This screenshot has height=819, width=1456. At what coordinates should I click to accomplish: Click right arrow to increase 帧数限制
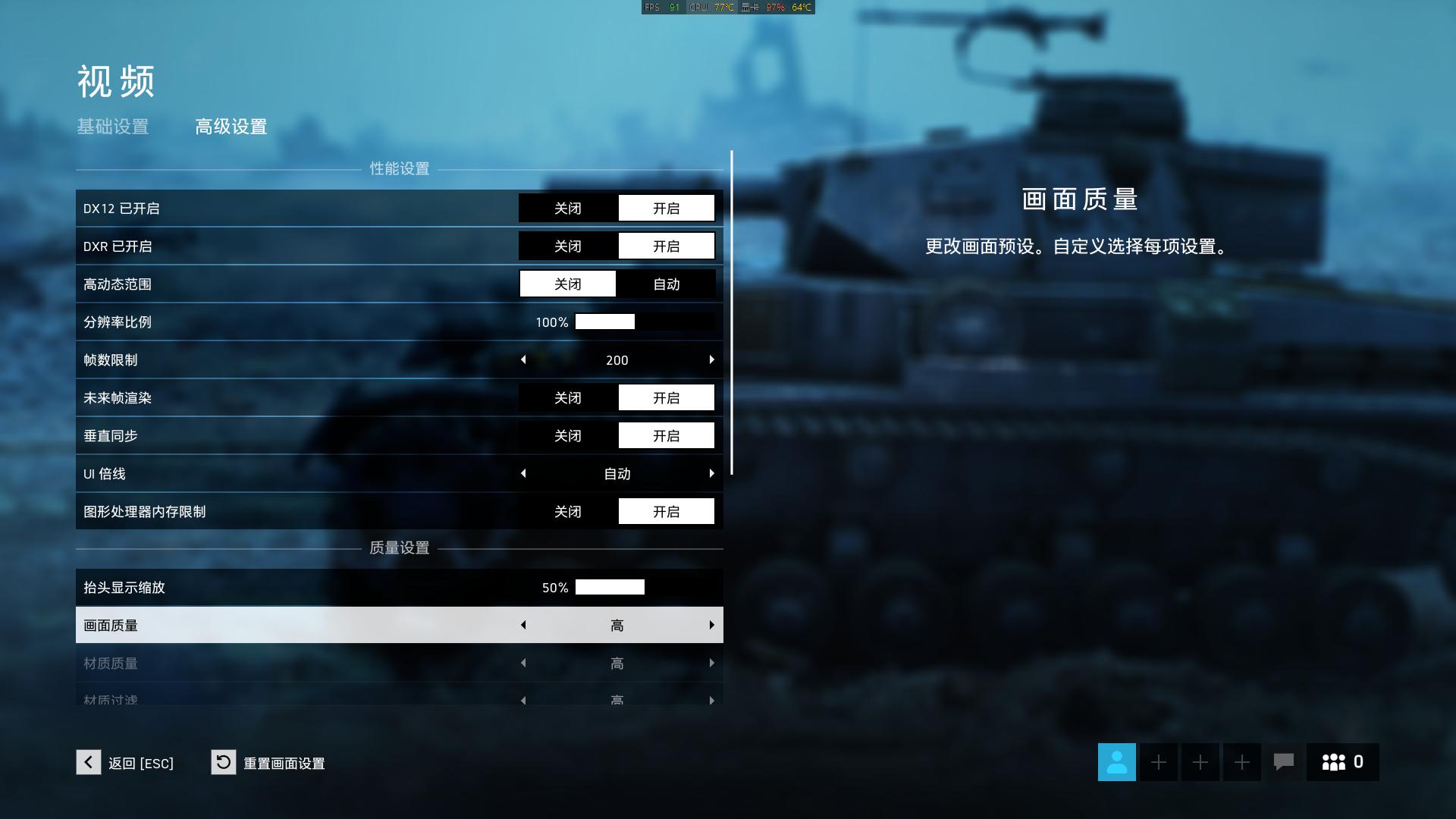pos(711,359)
